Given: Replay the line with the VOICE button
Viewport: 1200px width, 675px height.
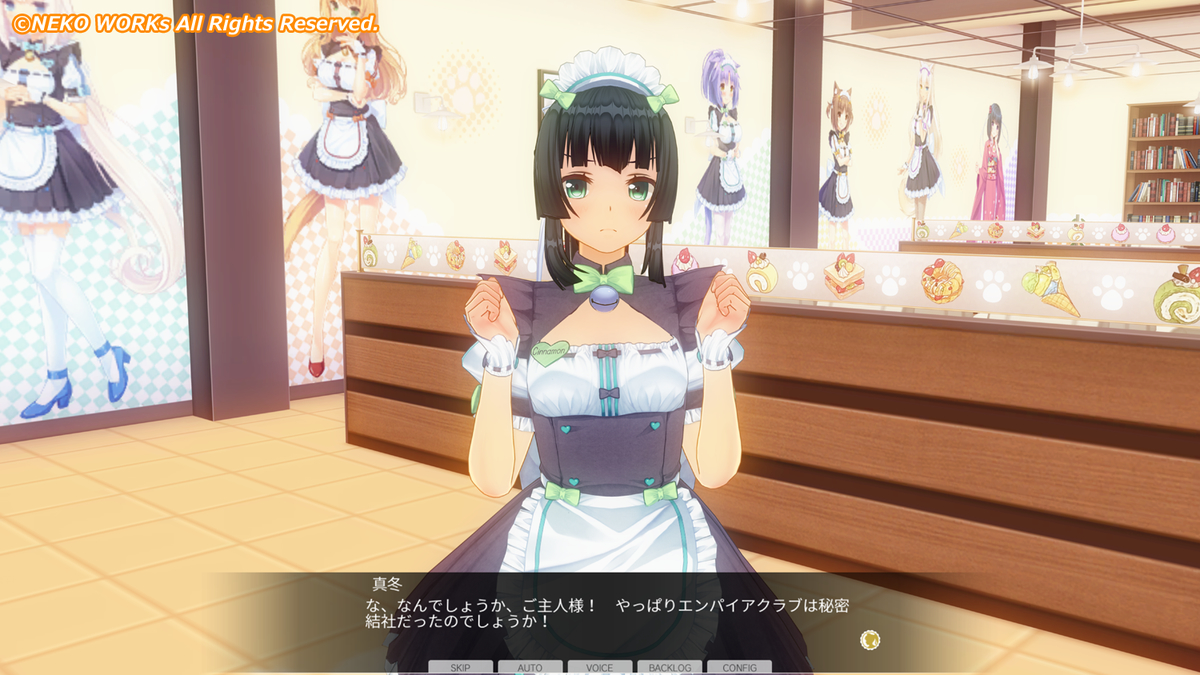Looking at the screenshot, I should pos(600,667).
